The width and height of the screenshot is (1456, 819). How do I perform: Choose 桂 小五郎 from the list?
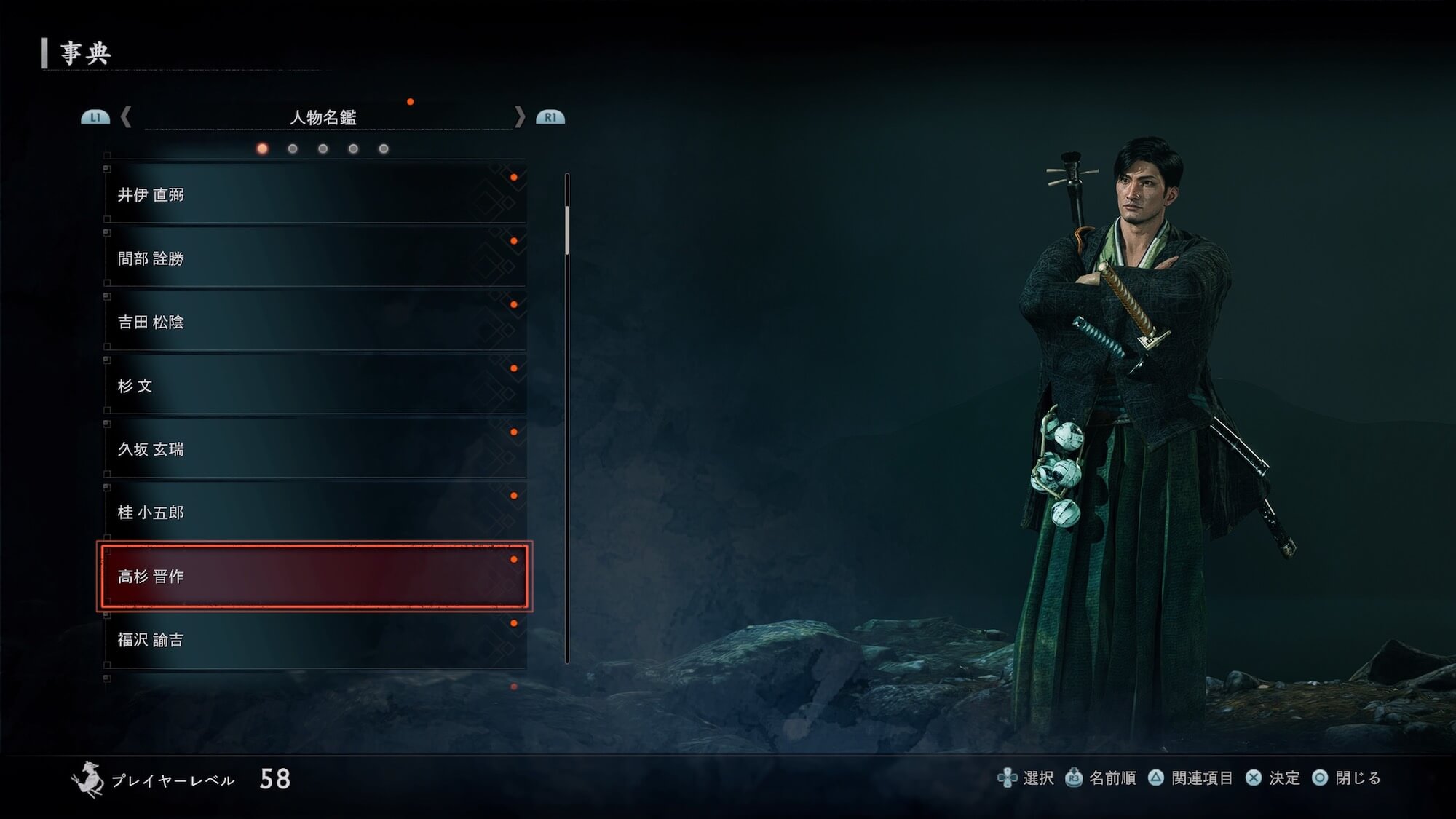314,513
